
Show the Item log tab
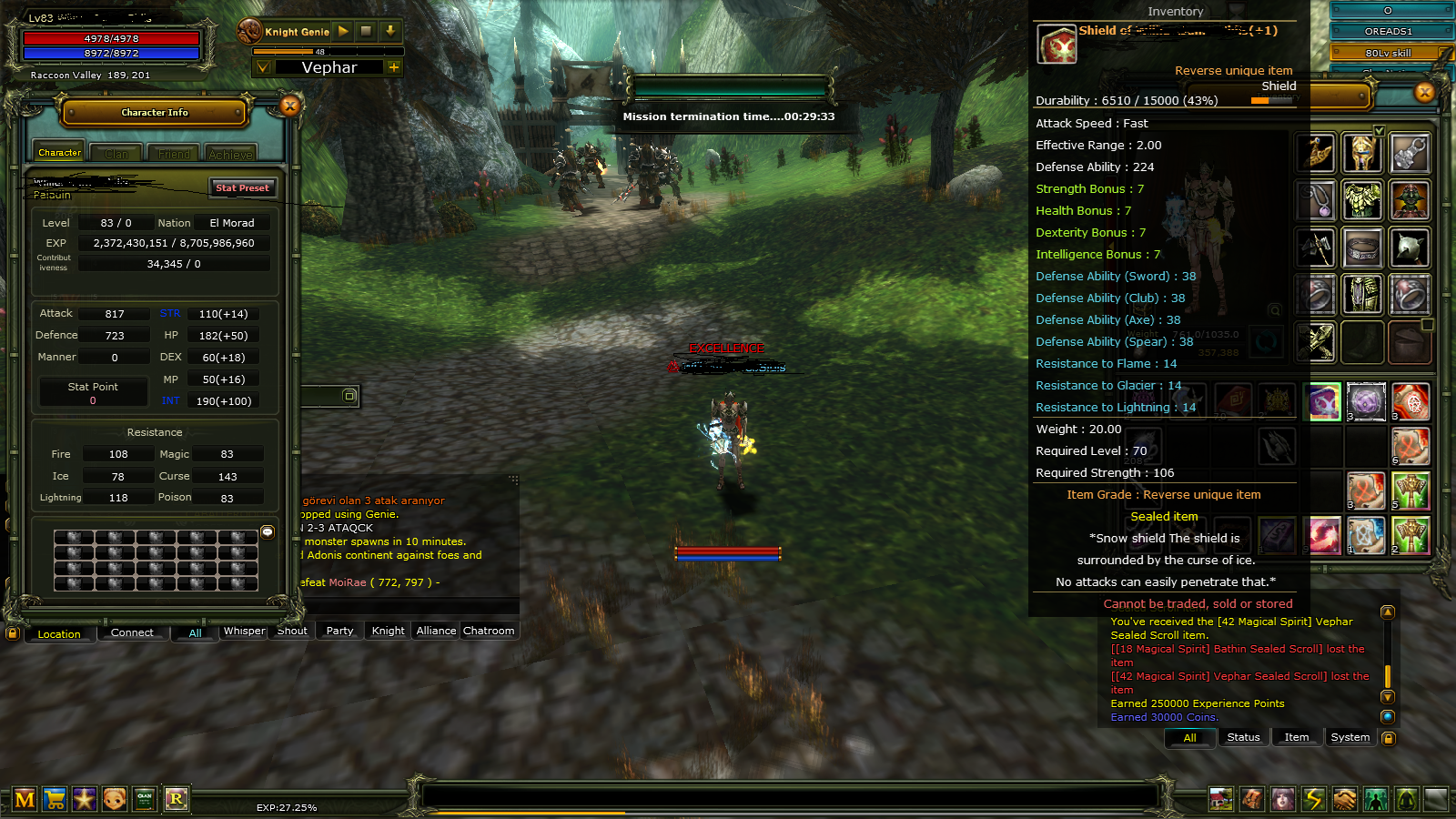tap(1296, 737)
